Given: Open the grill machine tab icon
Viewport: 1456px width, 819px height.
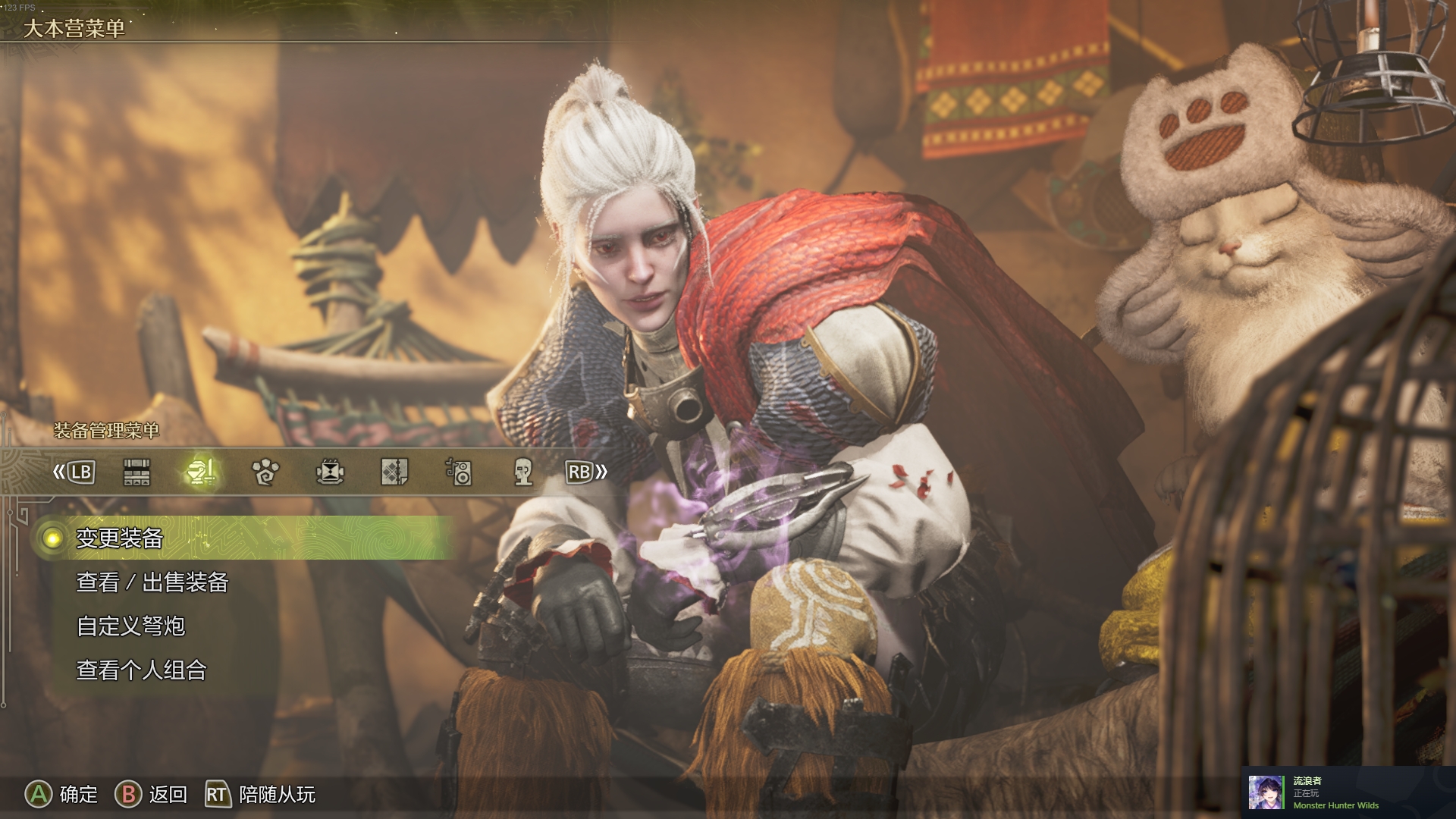Looking at the screenshot, I should pos(330,472).
